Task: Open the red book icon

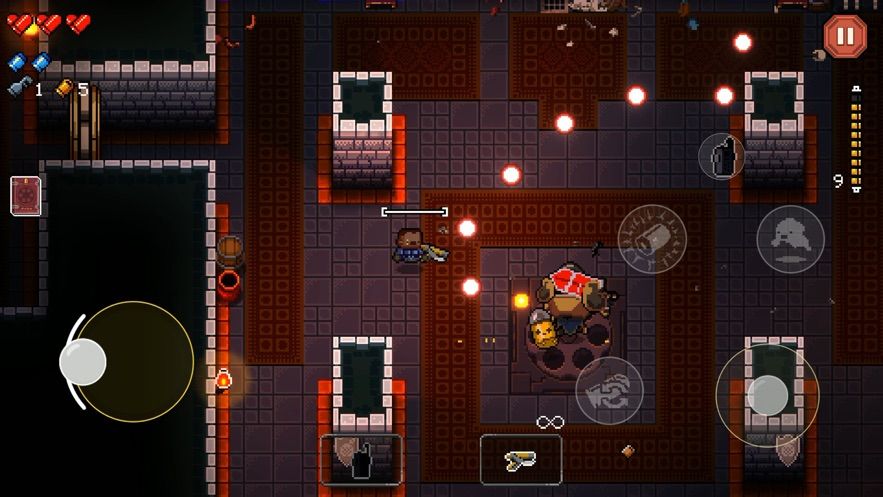Action: tap(25, 196)
